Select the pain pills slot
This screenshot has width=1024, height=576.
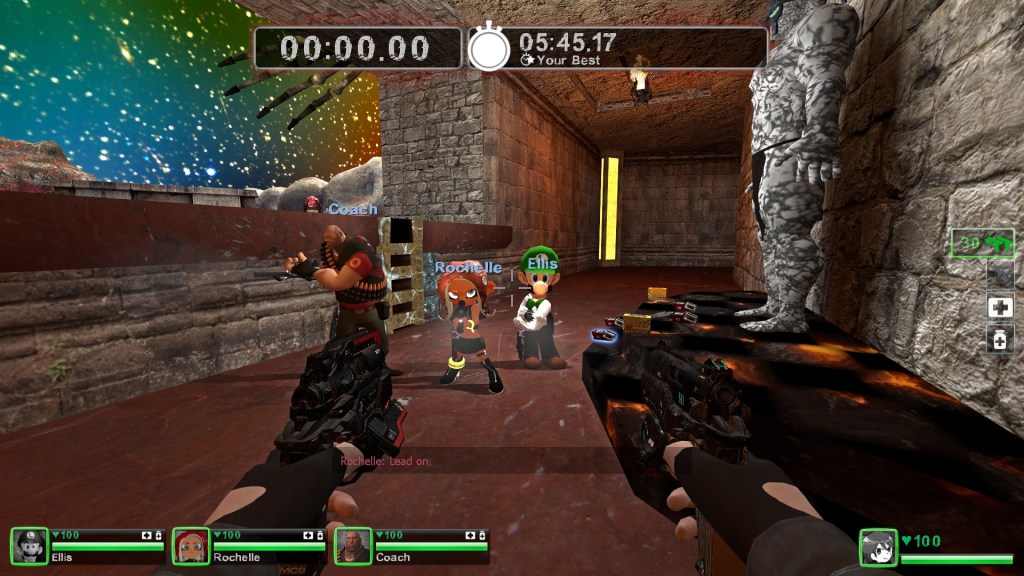pos(1000,341)
